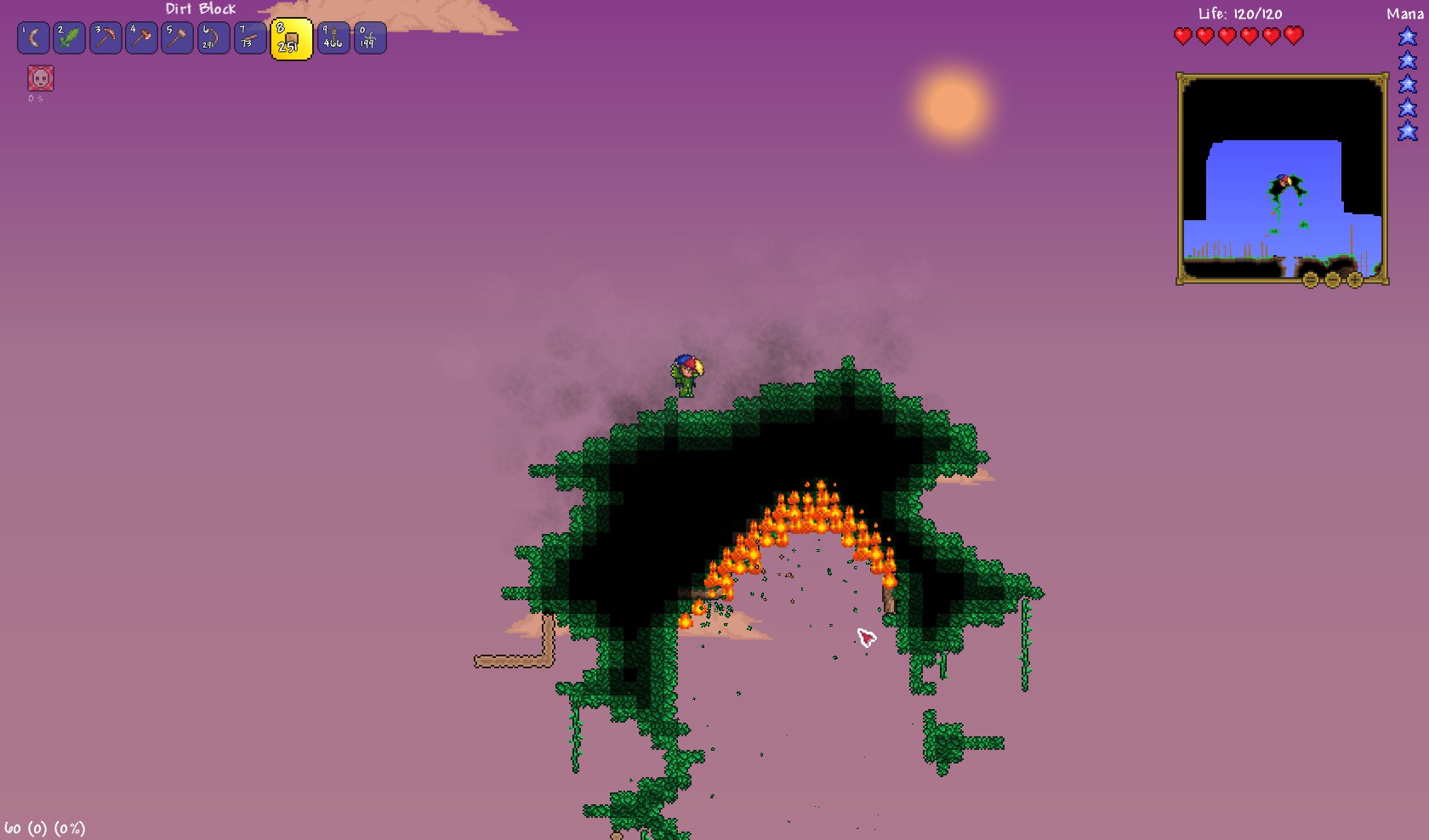1429x840 pixels.
Task: Click the highlighted Dirt Block hotbar slot
Action: [290, 38]
